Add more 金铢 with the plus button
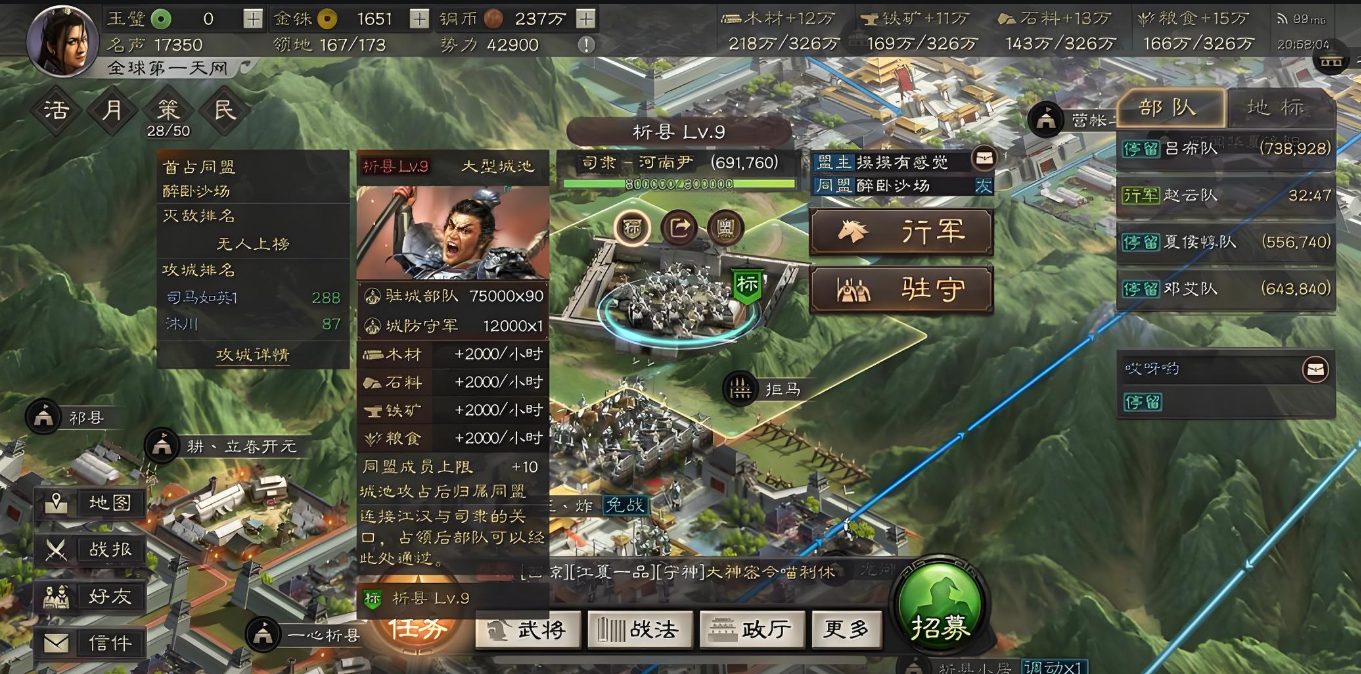This screenshot has height=674, width=1361. point(420,19)
